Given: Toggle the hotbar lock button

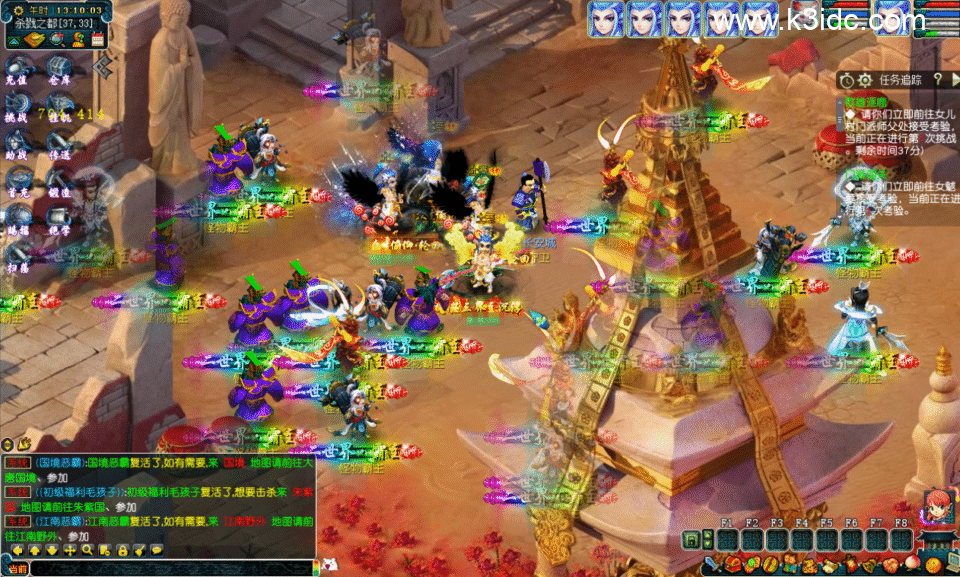Looking at the screenshot, I should coord(690,540).
